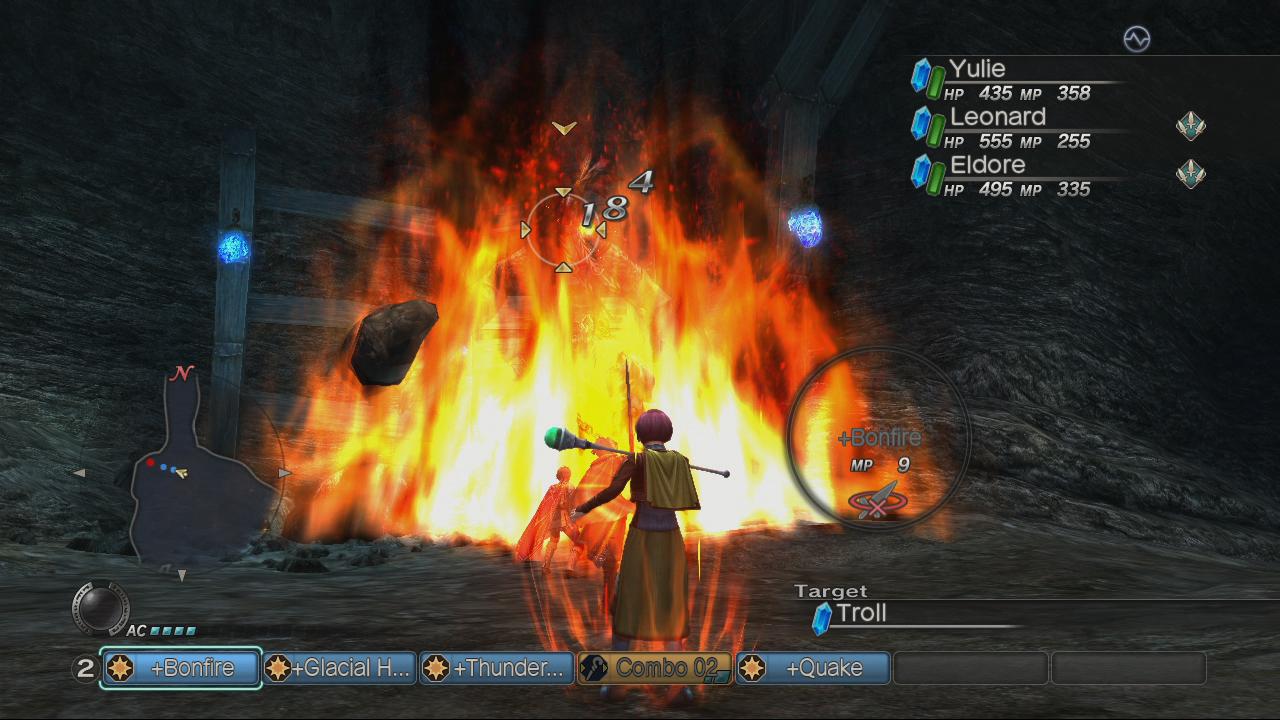Viewport: 1280px width, 720px height.
Task: Choose Leonard in the party list
Action: point(997,117)
